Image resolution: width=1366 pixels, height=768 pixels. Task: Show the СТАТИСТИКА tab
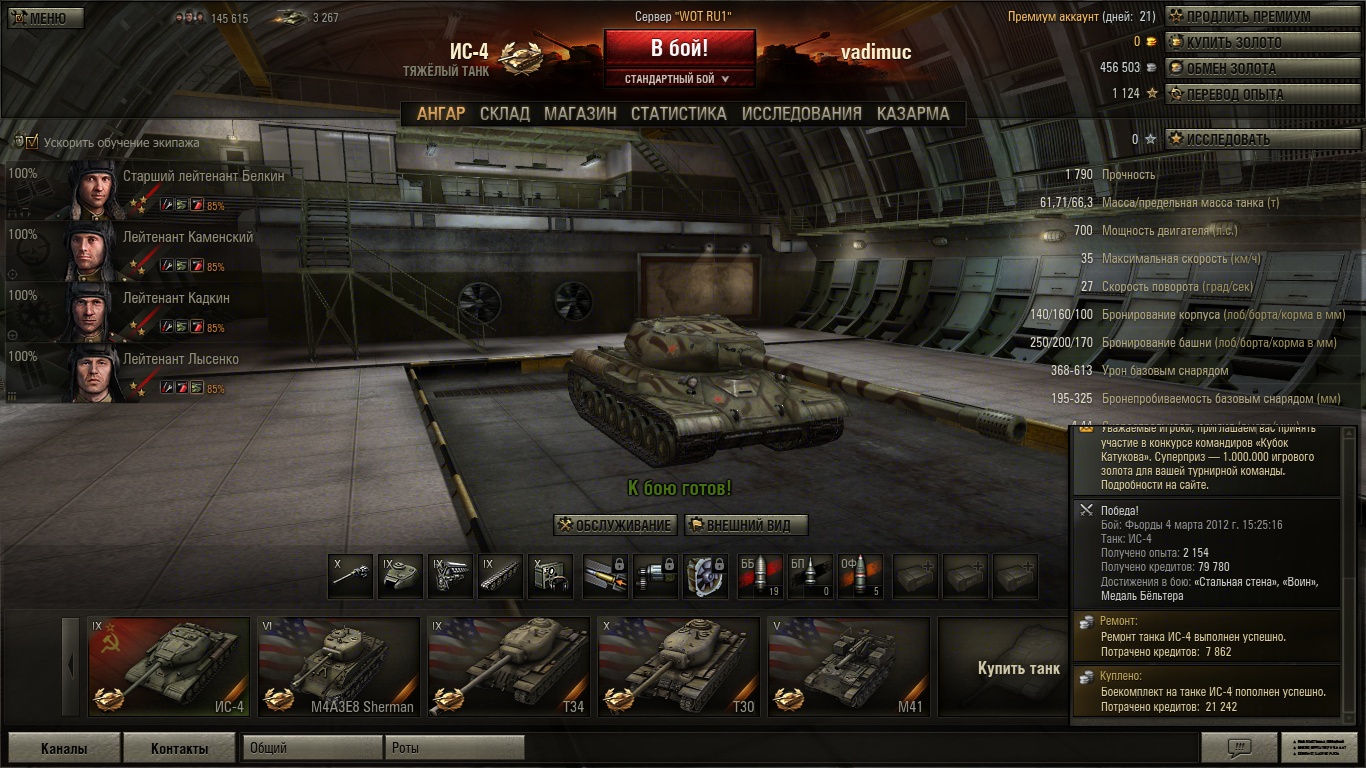pos(678,114)
